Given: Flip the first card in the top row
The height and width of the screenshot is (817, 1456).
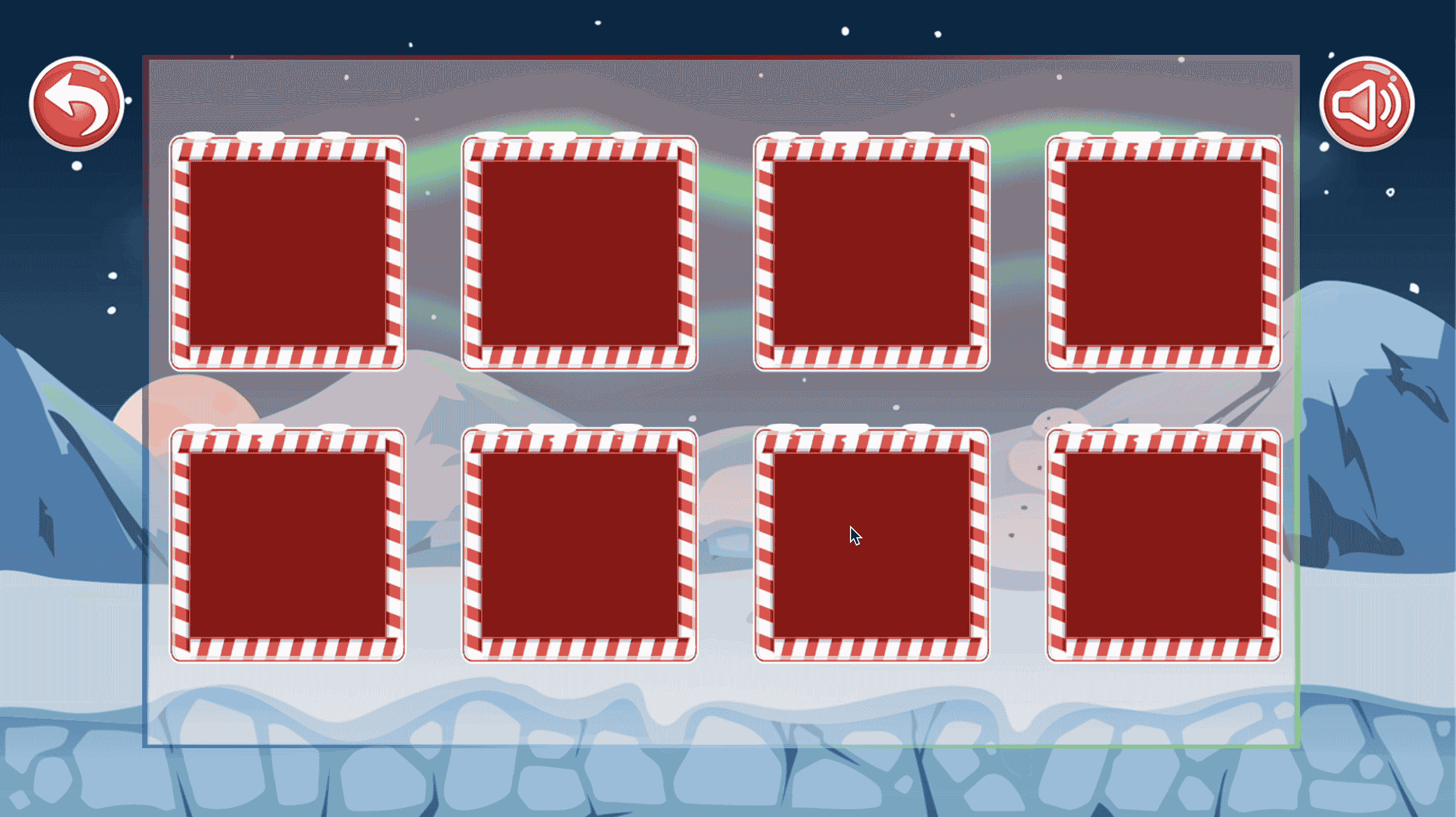Looking at the screenshot, I should pos(288,256).
